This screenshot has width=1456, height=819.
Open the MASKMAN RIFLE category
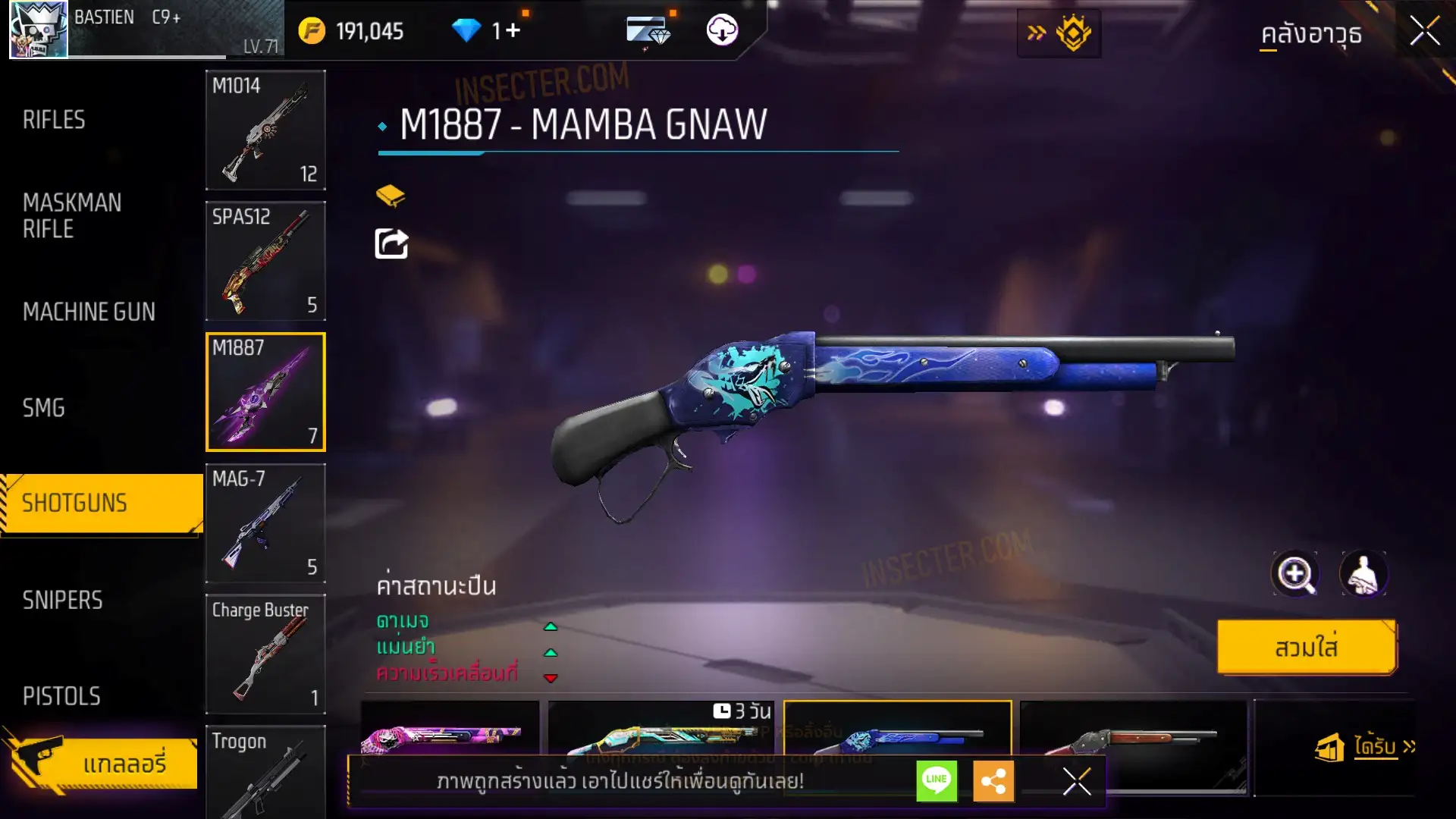tap(72, 215)
